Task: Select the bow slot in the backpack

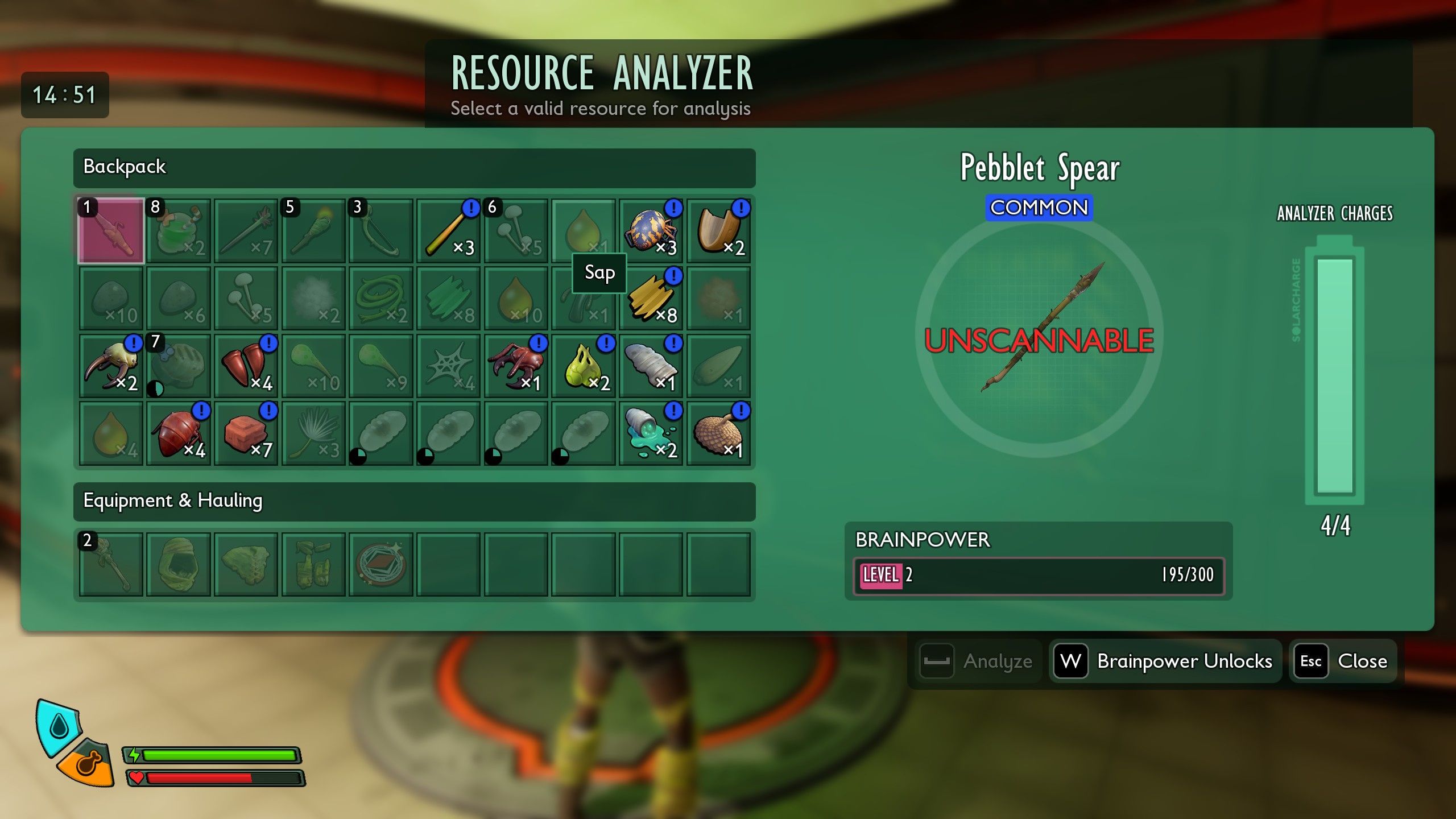Action: pos(381,231)
